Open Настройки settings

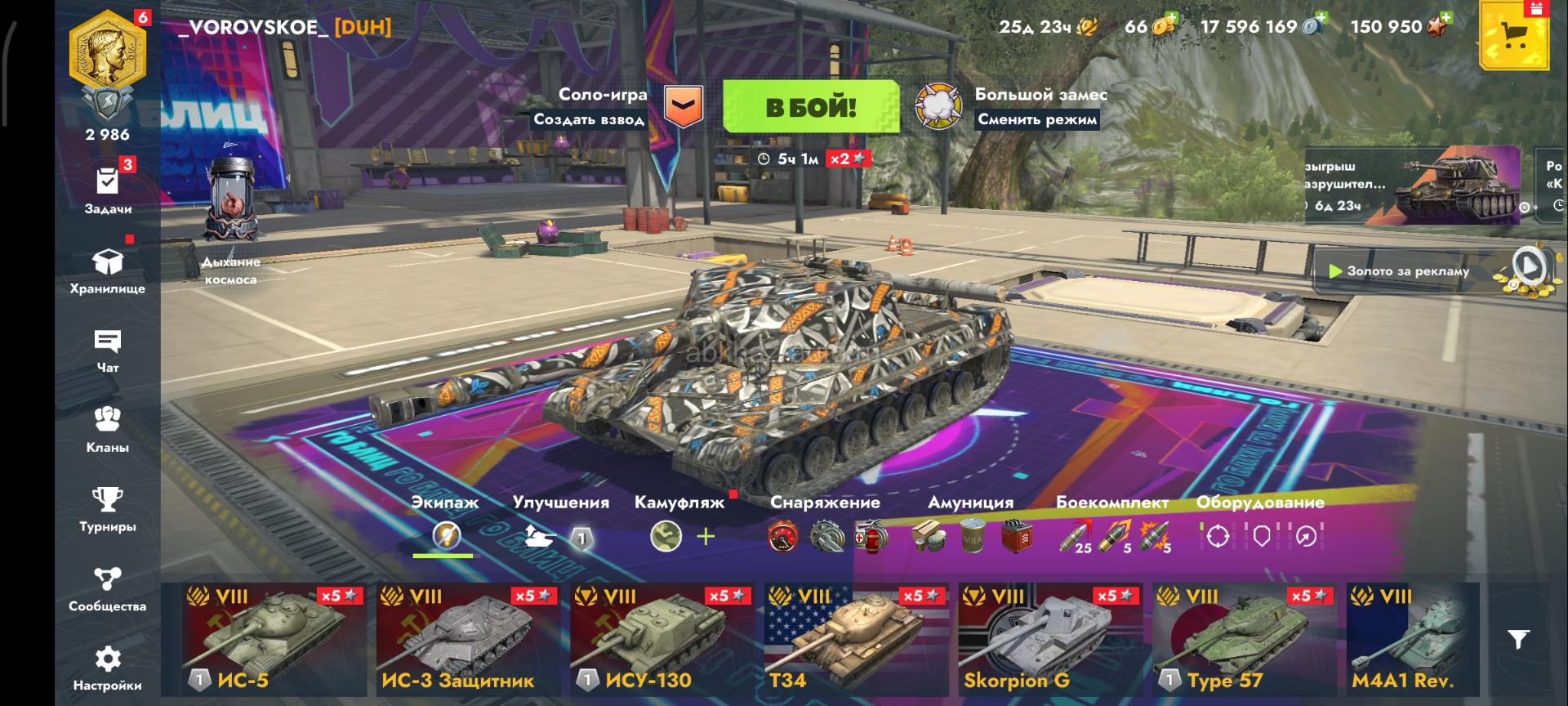108,667
